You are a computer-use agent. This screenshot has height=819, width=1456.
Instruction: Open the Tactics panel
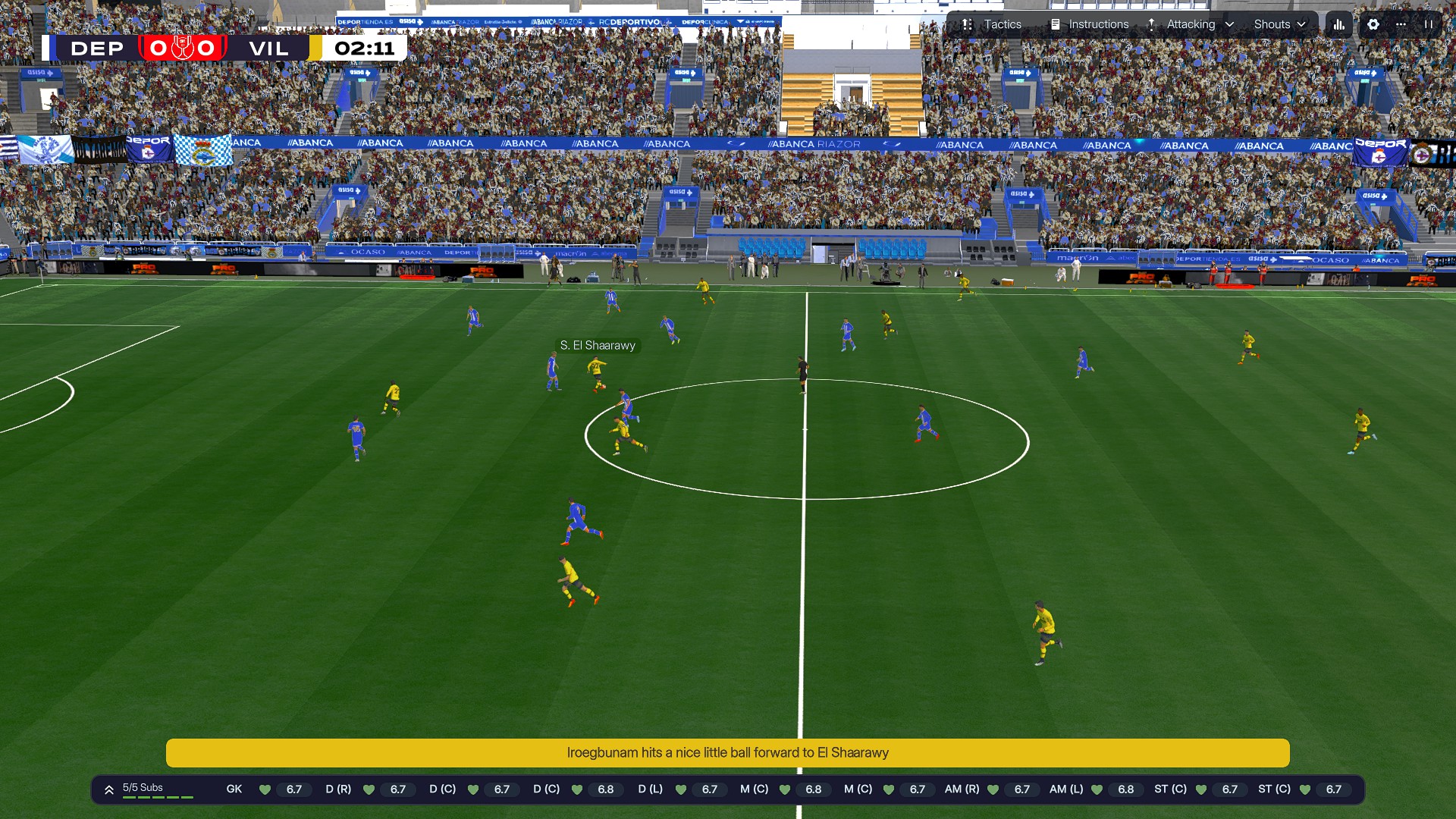coord(992,24)
